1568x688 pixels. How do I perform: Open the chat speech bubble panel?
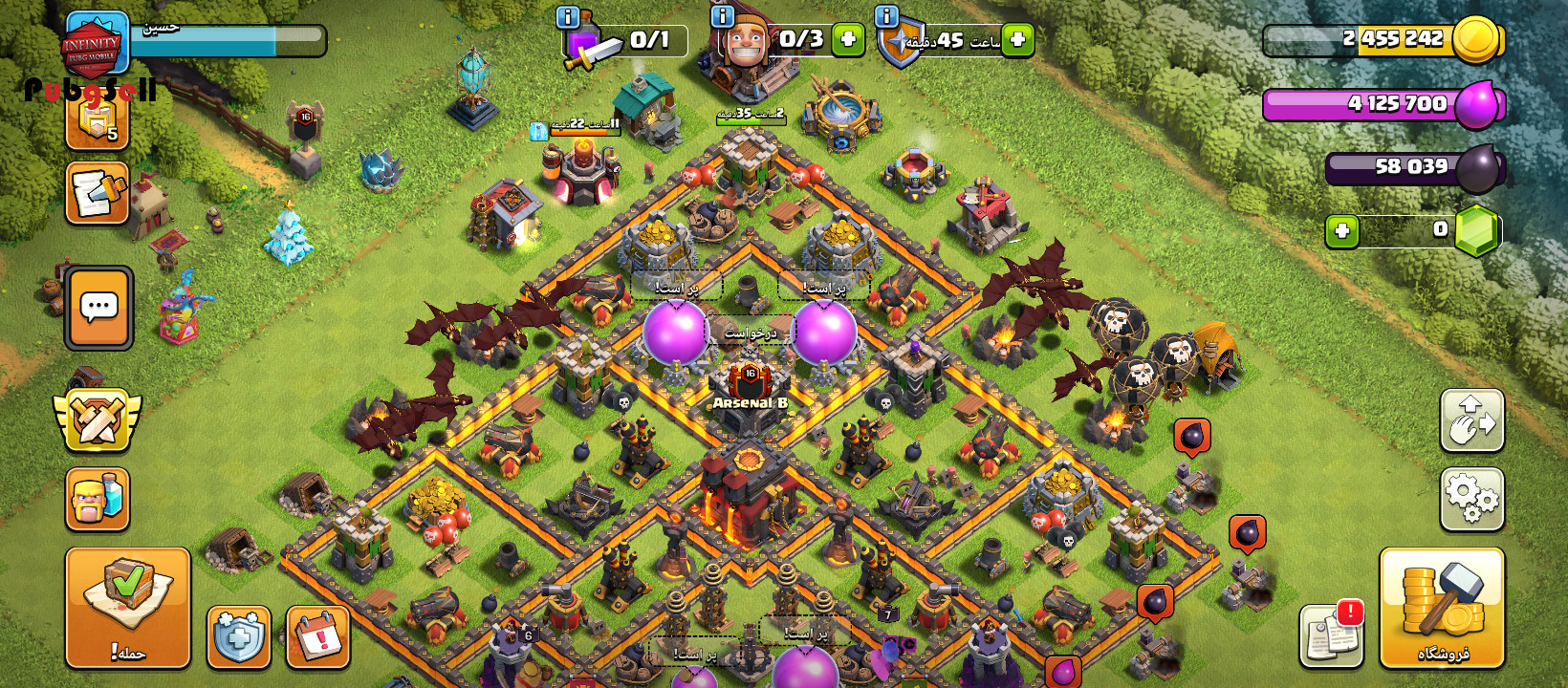click(x=98, y=308)
